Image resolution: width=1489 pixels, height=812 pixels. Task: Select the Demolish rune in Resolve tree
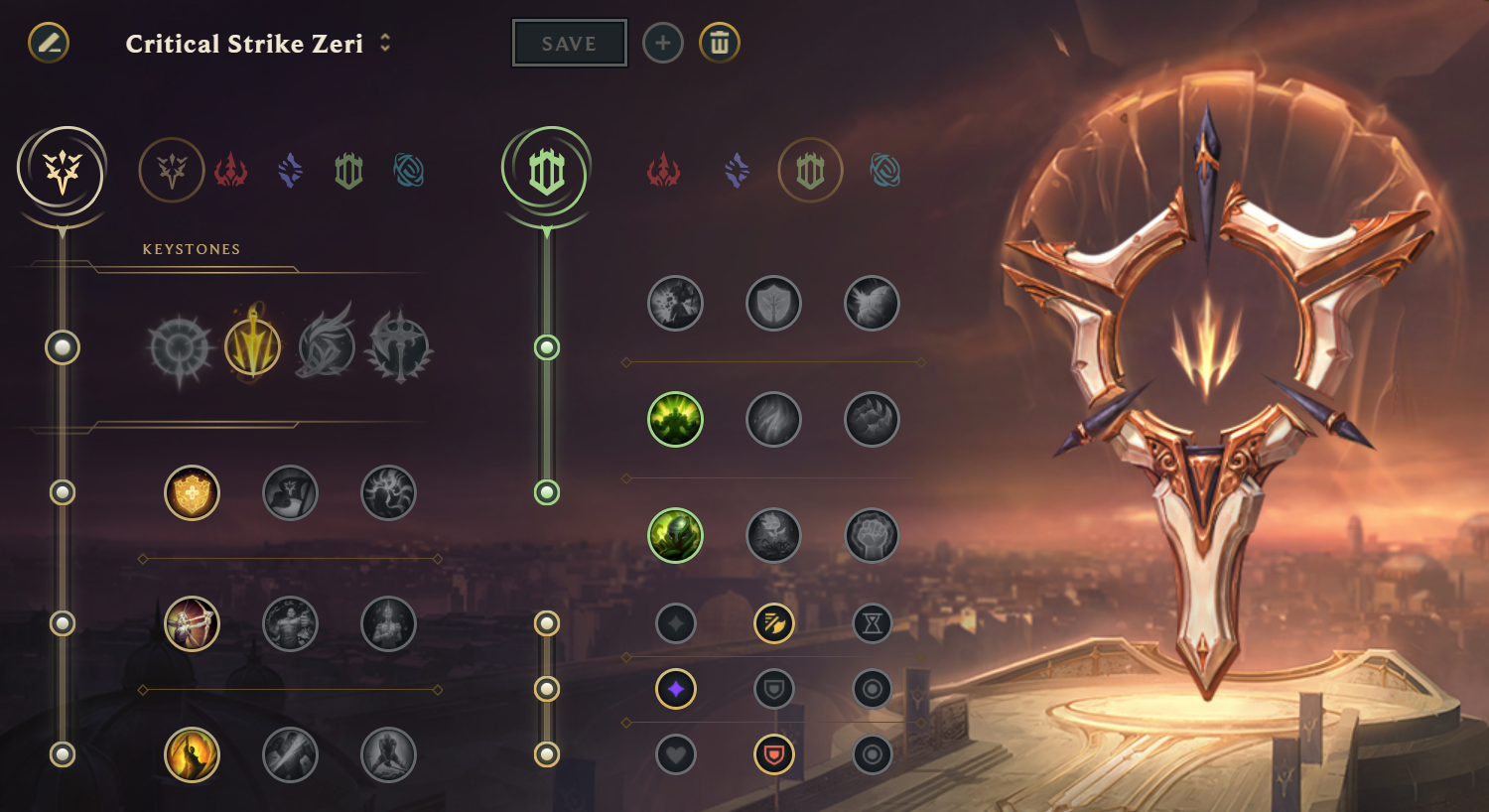click(675, 304)
